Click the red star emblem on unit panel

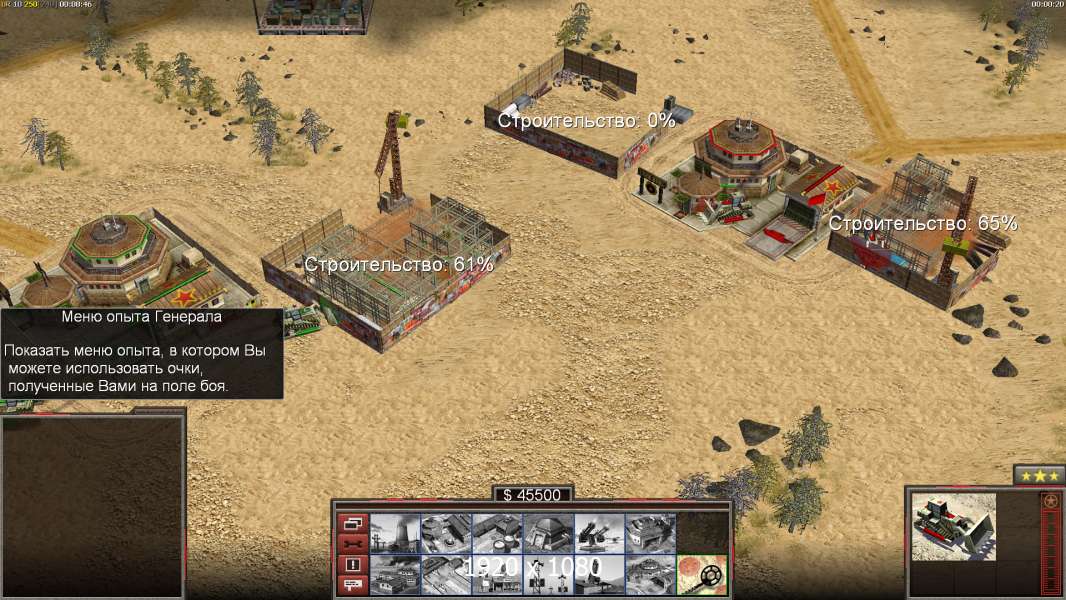tap(1050, 502)
